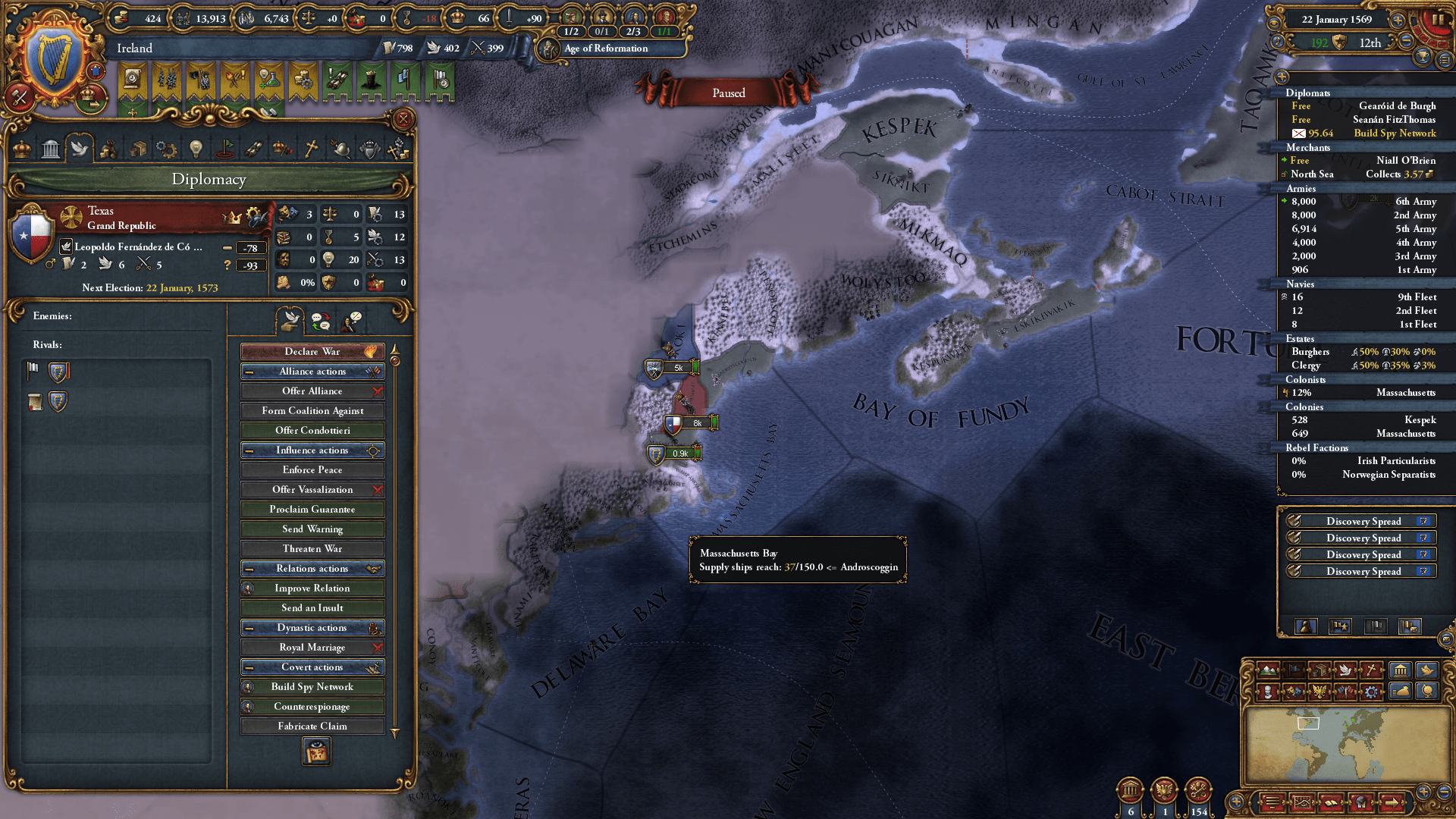This screenshot has width=1456, height=819.
Task: Switch to the Government tab
Action: coord(50,148)
